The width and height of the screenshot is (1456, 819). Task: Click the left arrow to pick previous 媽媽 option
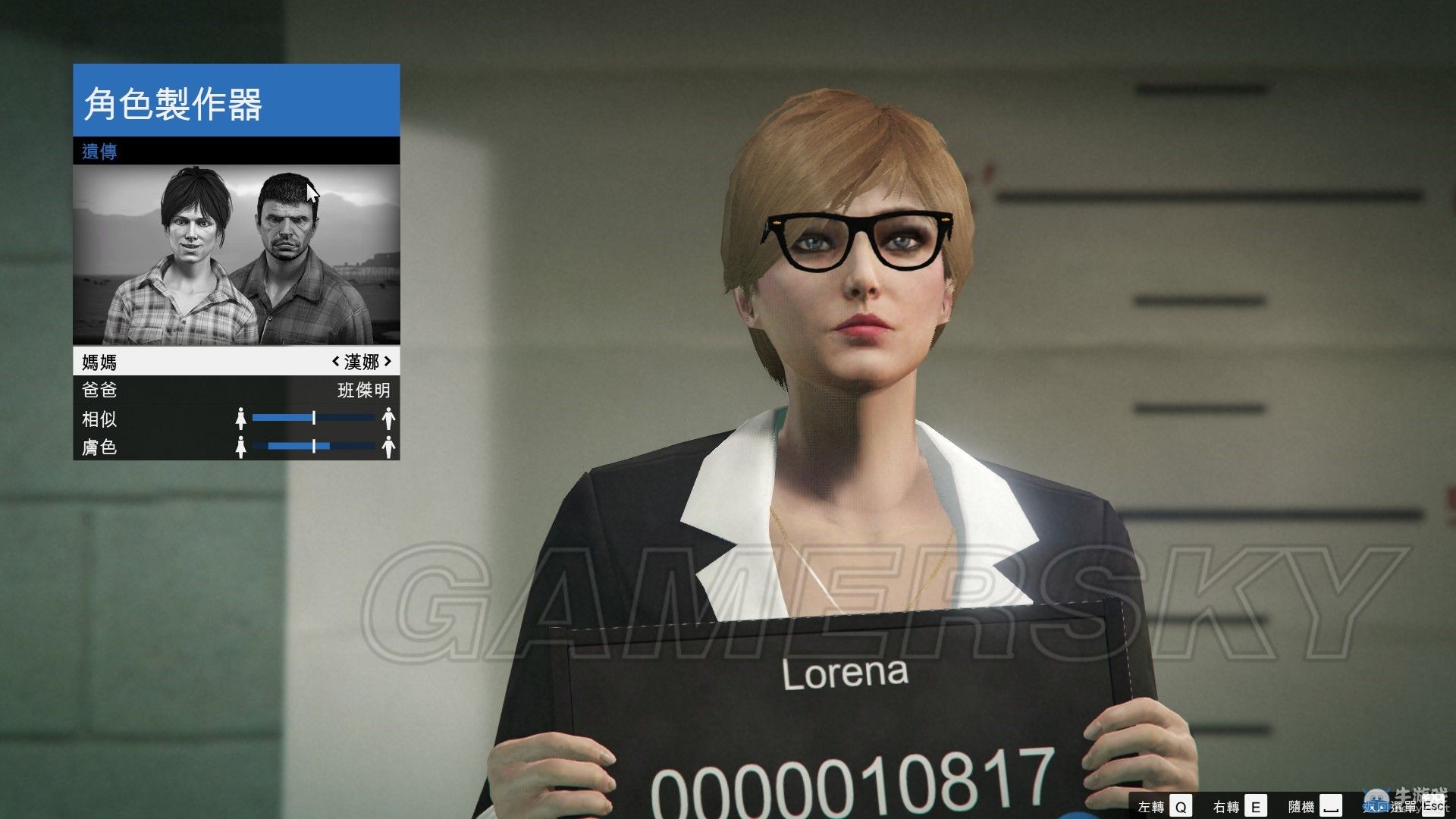pos(337,362)
